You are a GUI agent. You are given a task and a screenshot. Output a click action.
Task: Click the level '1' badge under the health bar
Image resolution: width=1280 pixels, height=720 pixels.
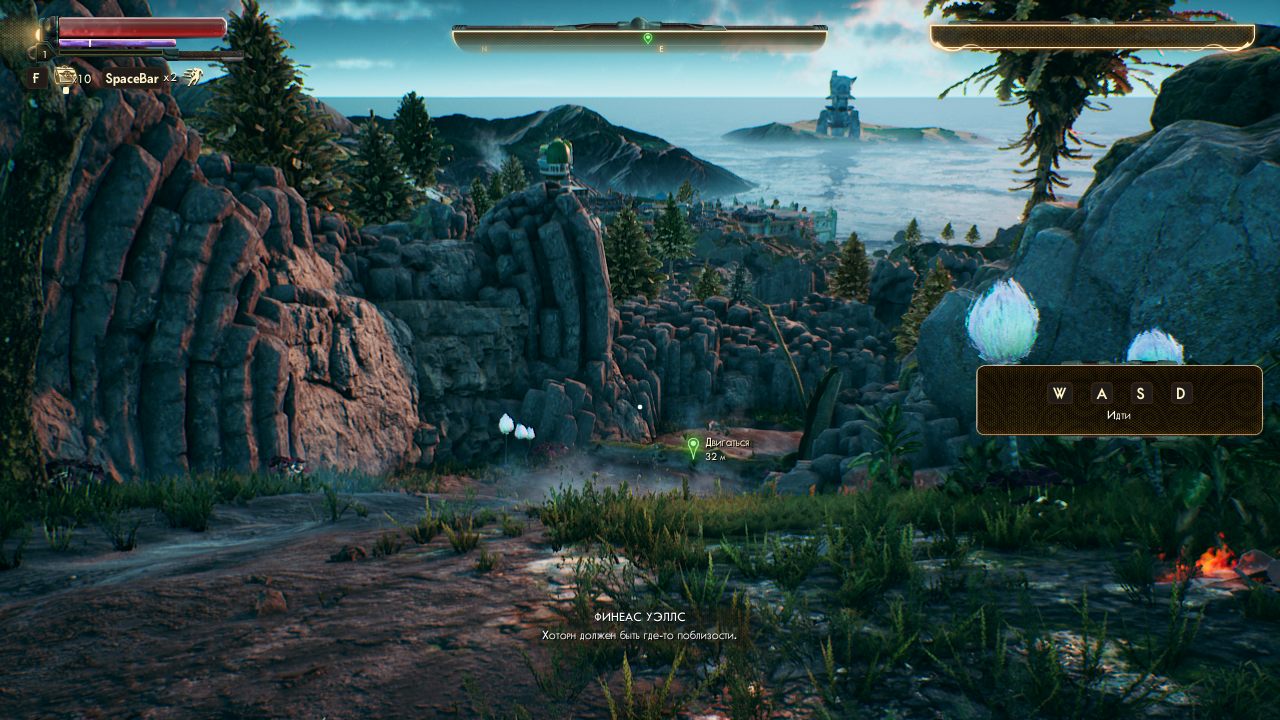[x=44, y=53]
